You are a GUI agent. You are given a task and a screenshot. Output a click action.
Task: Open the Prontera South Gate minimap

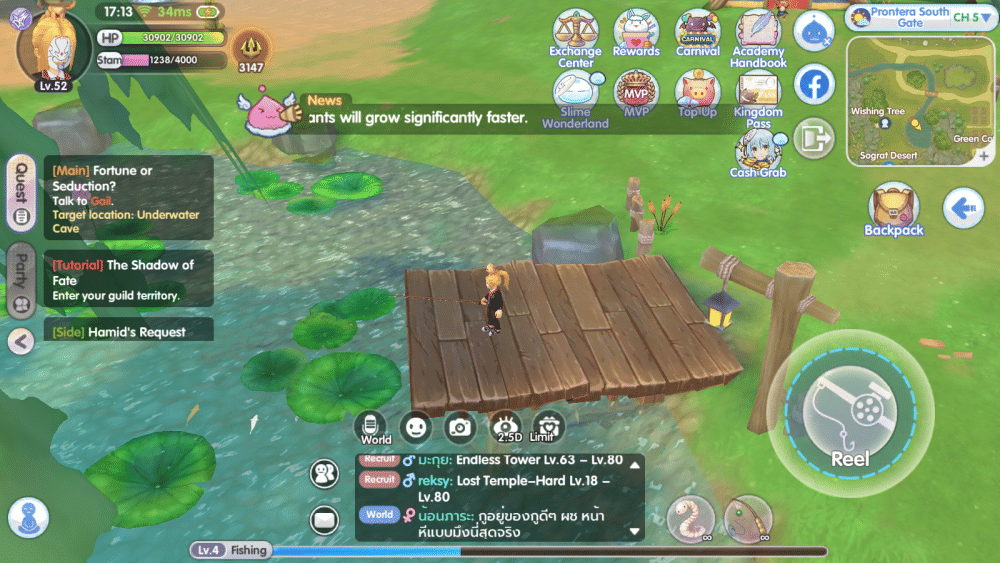pyautogui.click(x=921, y=99)
